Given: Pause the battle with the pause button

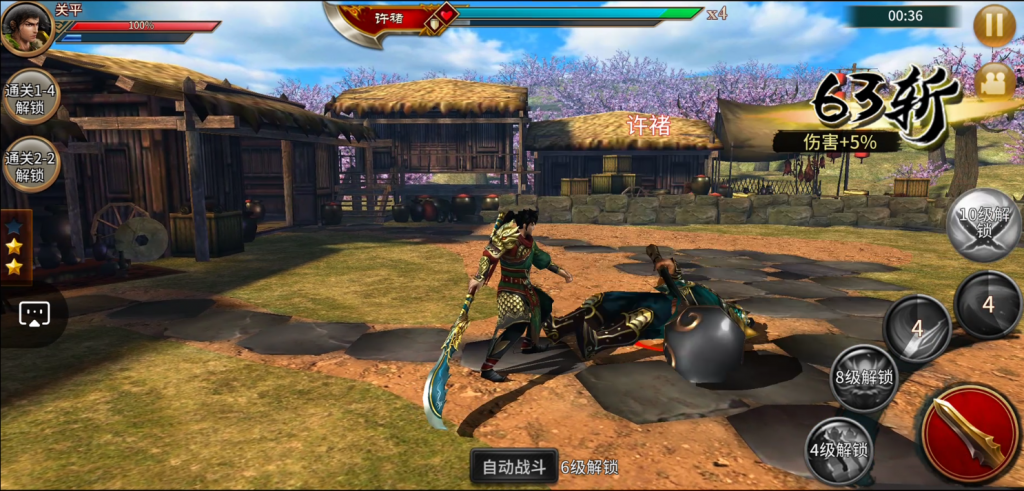Looking at the screenshot, I should (x=994, y=26).
